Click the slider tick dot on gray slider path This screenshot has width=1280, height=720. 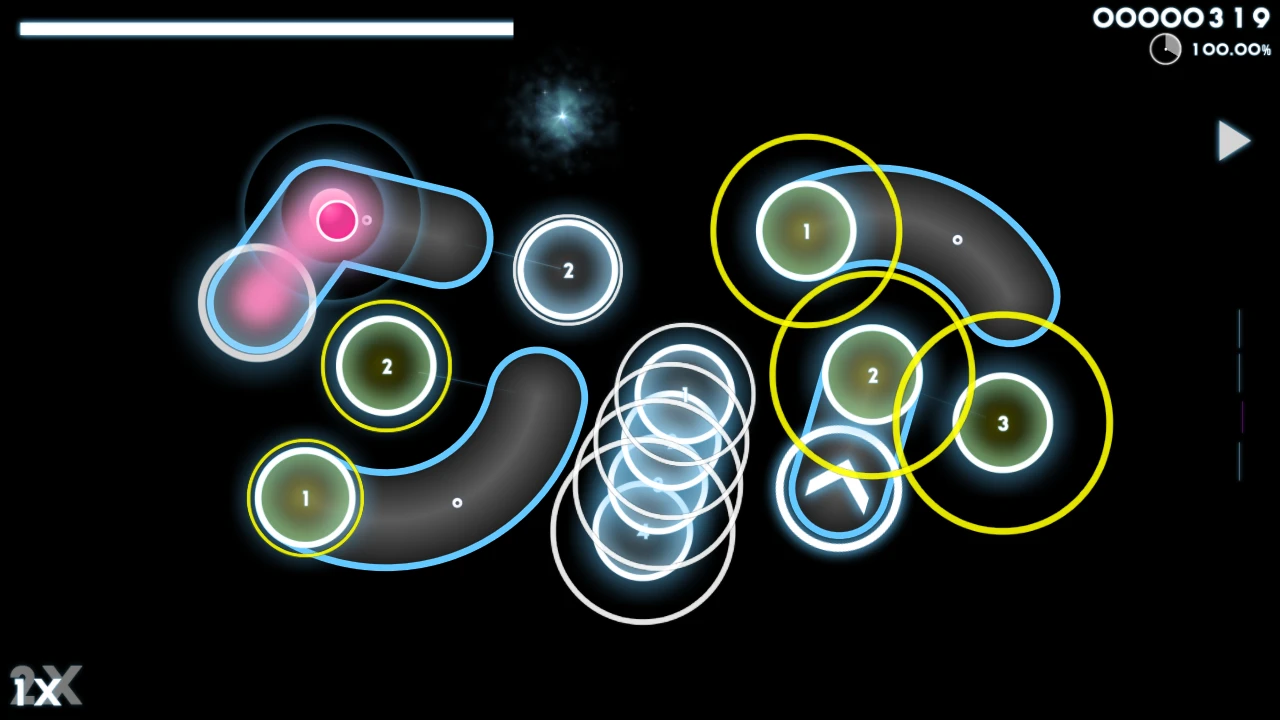pyautogui.click(x=457, y=503)
